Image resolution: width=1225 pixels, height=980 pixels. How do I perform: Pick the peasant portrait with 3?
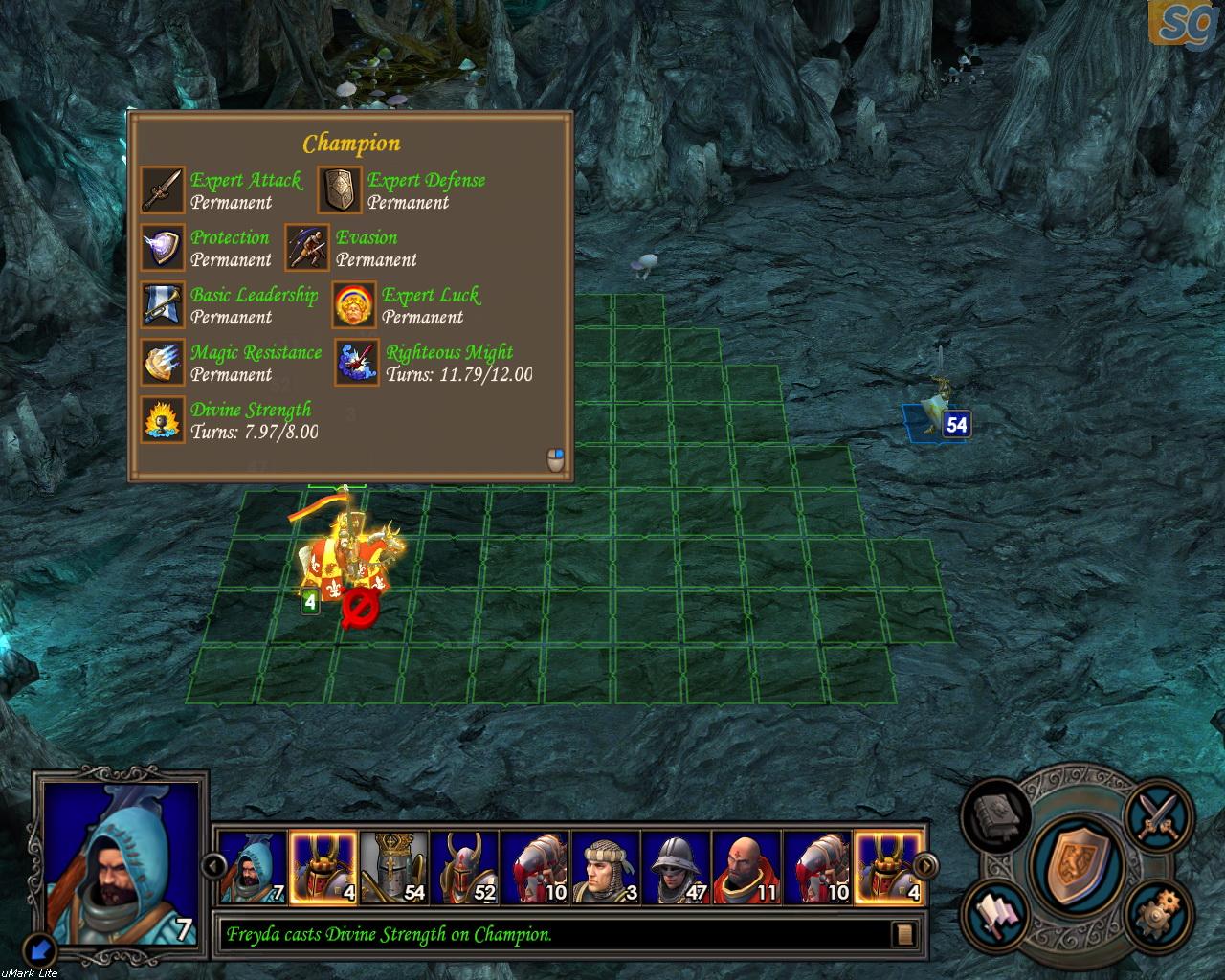pos(607,867)
